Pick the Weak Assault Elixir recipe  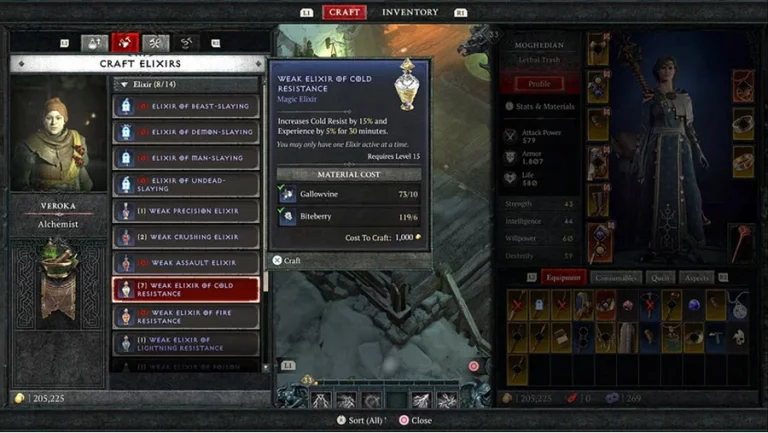pos(186,263)
